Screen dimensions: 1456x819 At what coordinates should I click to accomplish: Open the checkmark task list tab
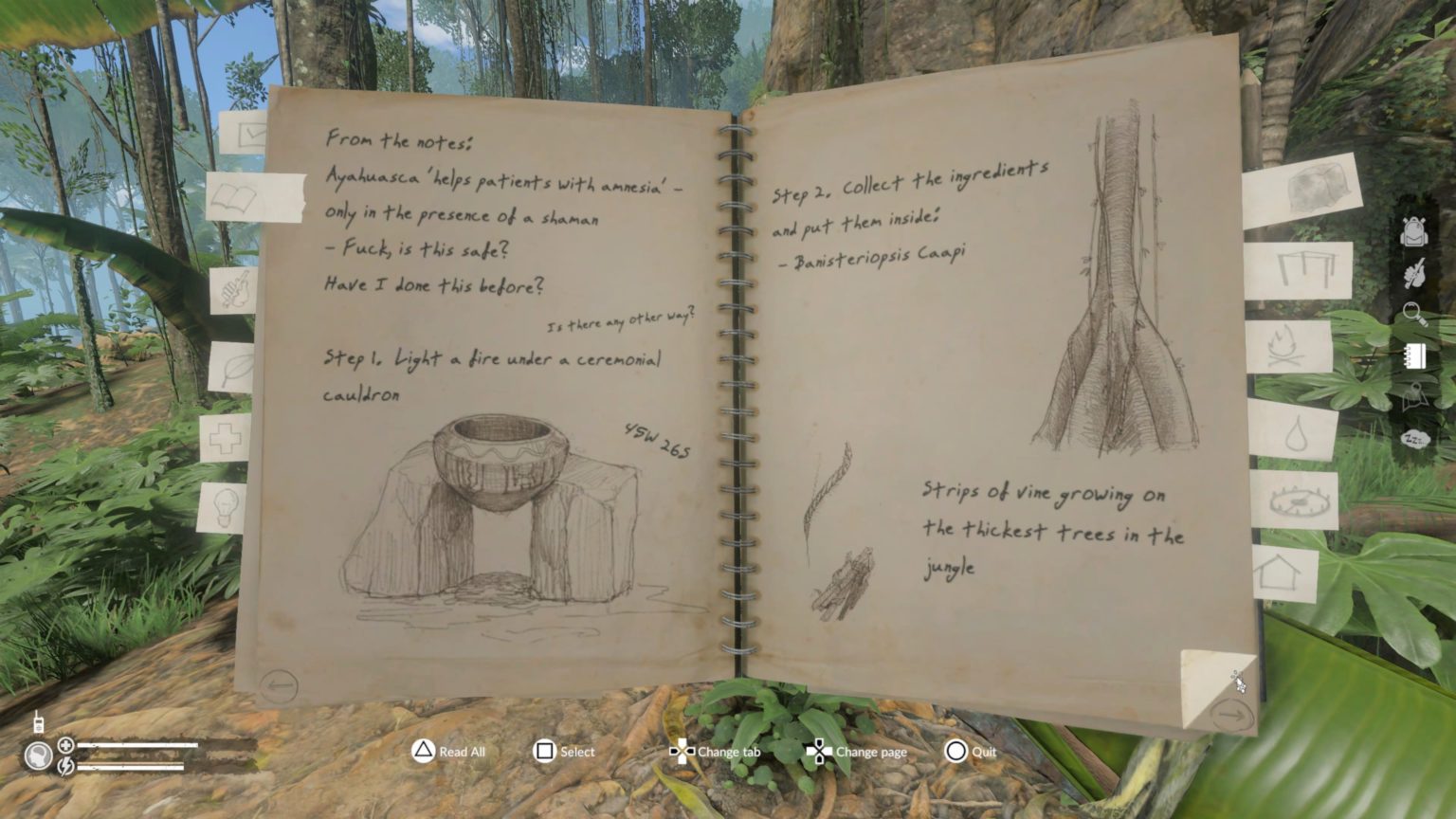click(245, 135)
